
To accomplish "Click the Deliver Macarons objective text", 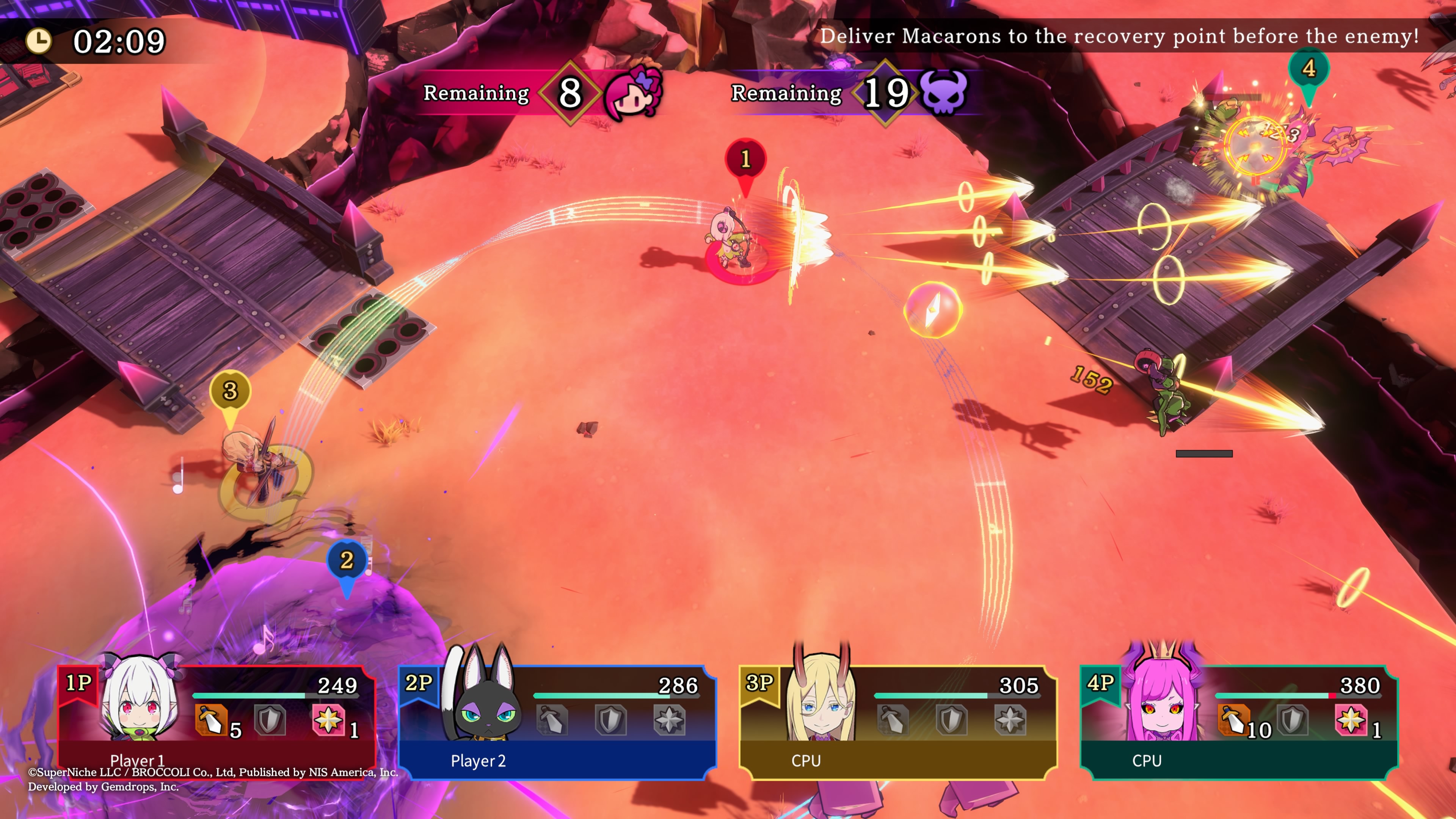I will click(1119, 36).
